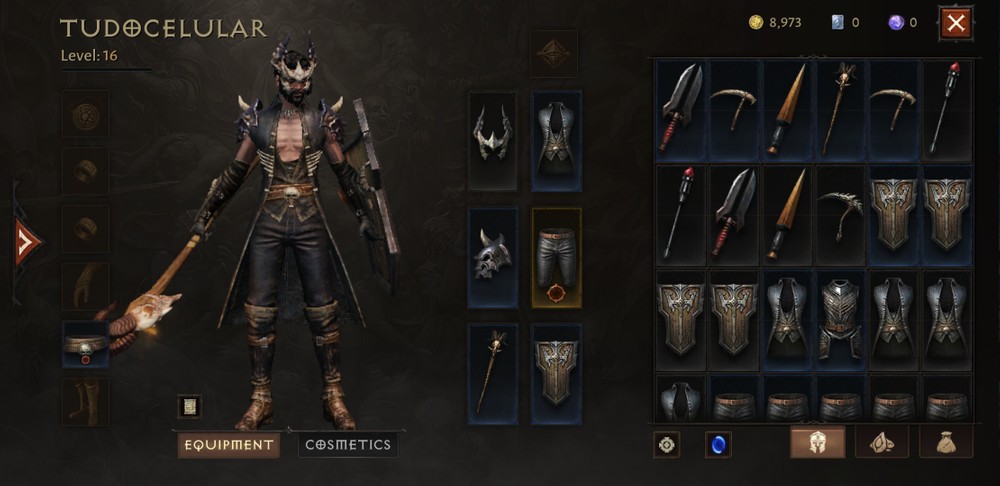Choose the equipped horned shoulder armor slot
The image size is (1000, 486).
[x=493, y=257]
